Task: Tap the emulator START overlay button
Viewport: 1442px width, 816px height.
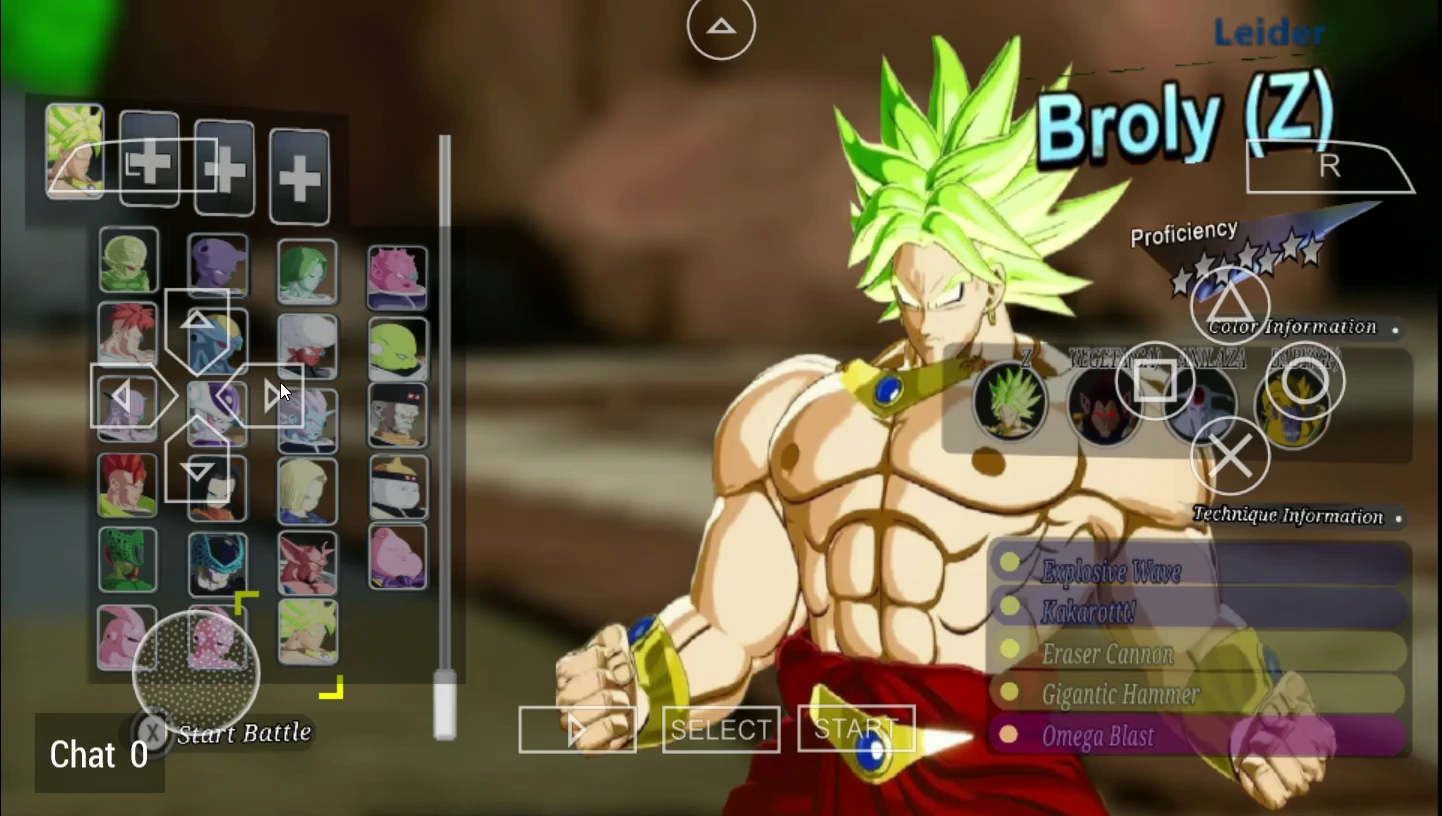Action: (856, 729)
